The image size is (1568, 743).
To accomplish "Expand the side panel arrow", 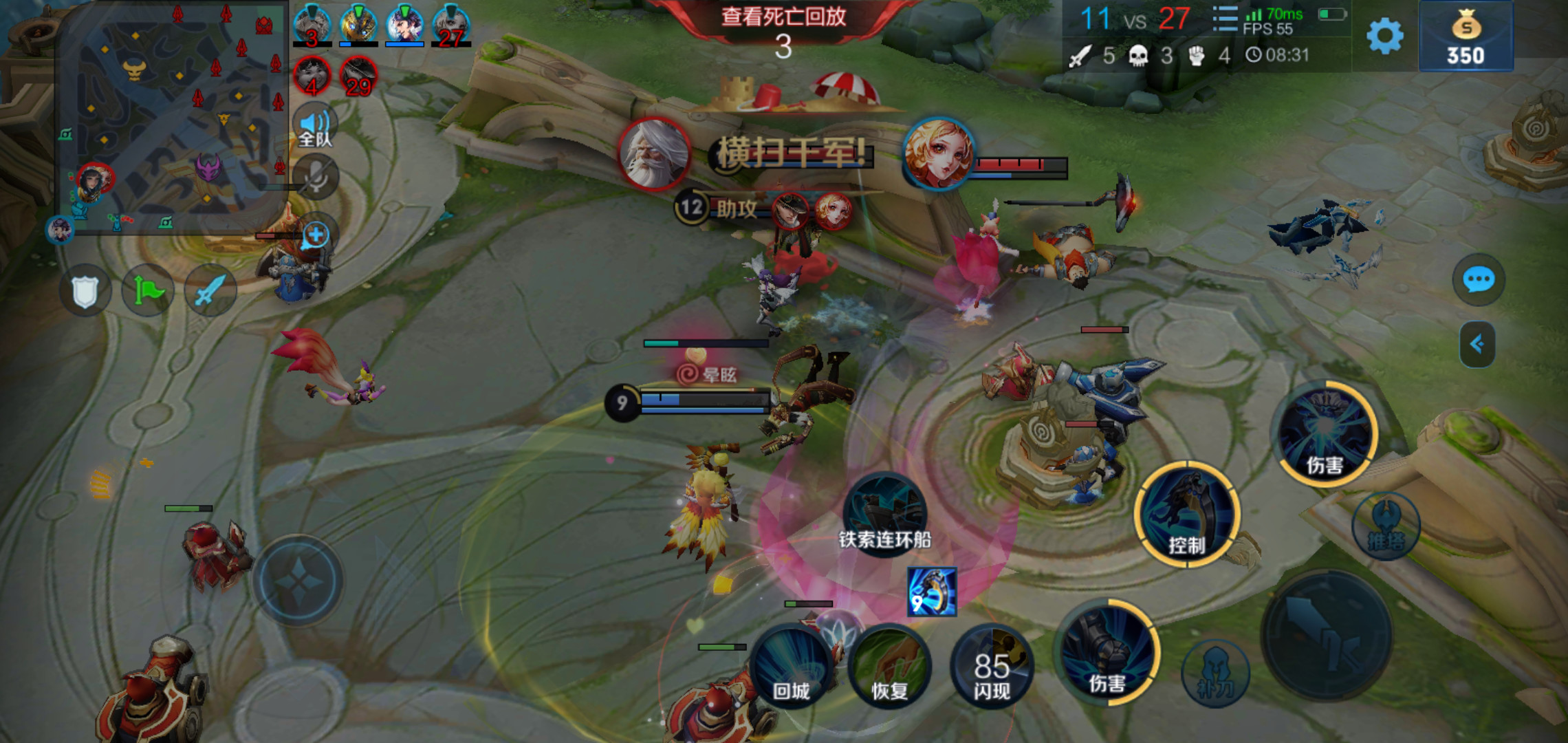I will [x=1477, y=344].
